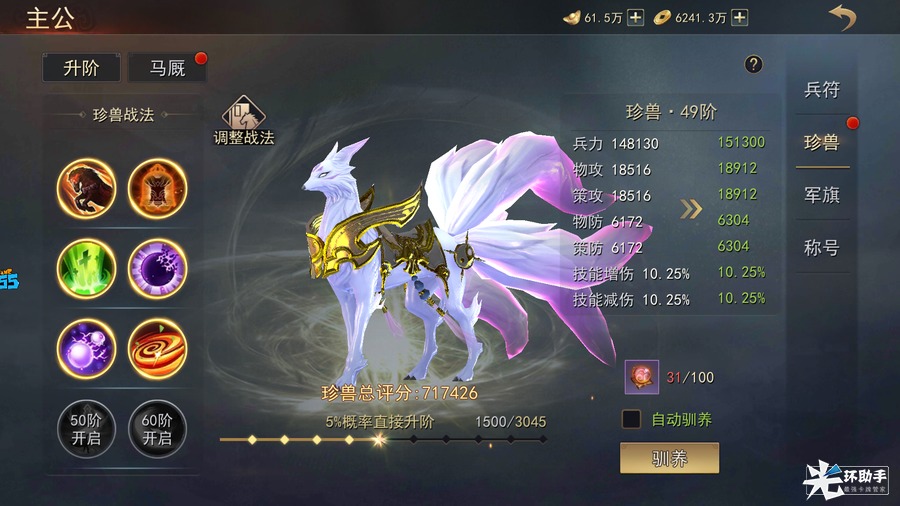Tap the taming pill item icon
This screenshot has width=900, height=506.
pos(641,377)
